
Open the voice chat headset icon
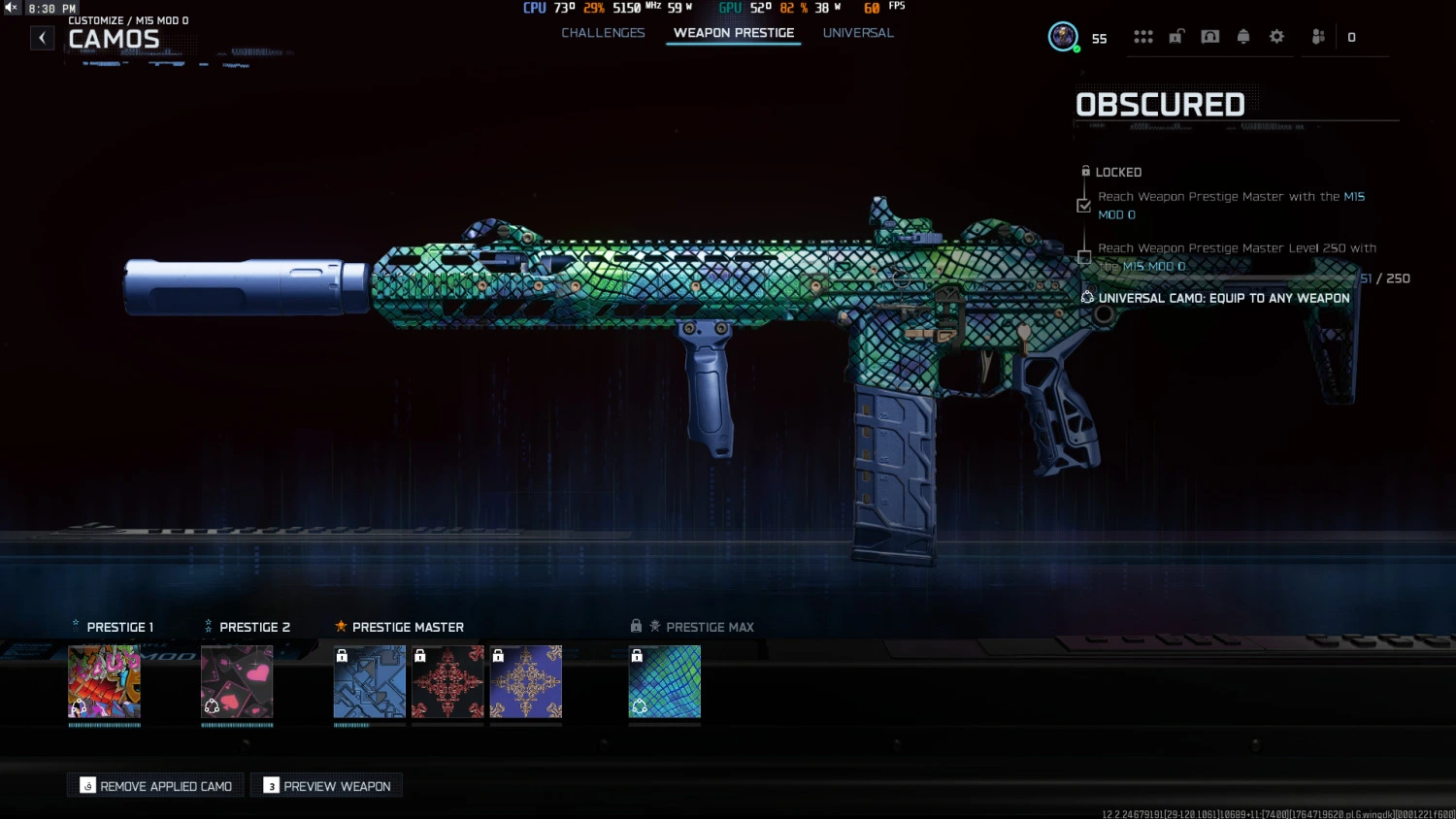pos(1209,36)
